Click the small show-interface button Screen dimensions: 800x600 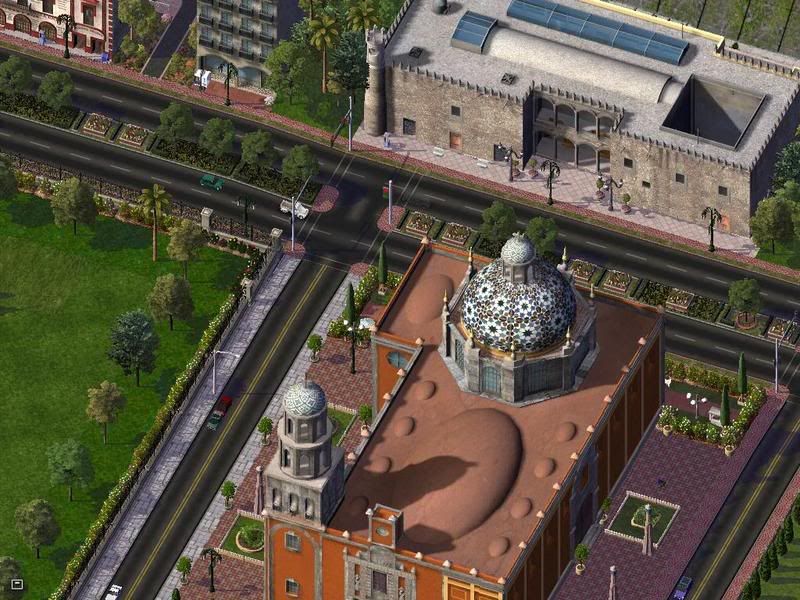click(x=16, y=584)
